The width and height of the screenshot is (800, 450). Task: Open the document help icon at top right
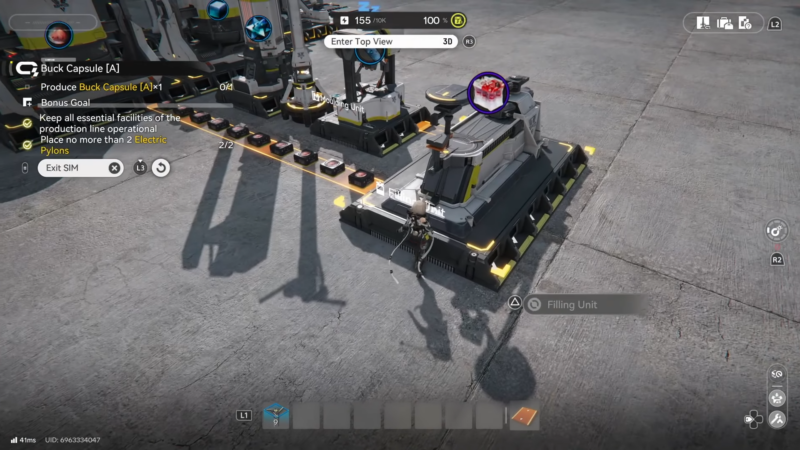click(746, 22)
